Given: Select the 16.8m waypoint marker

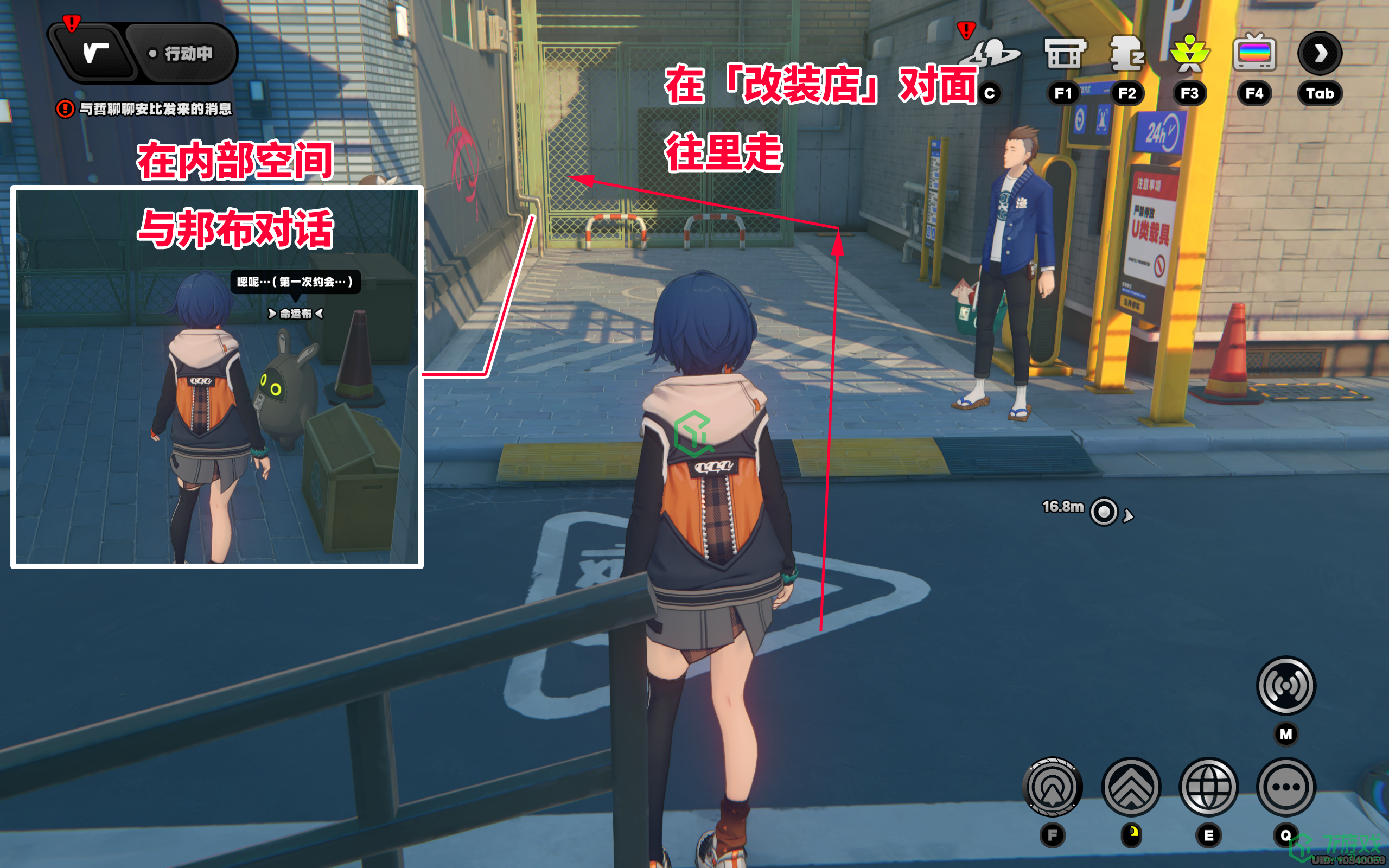Looking at the screenshot, I should click(1104, 512).
